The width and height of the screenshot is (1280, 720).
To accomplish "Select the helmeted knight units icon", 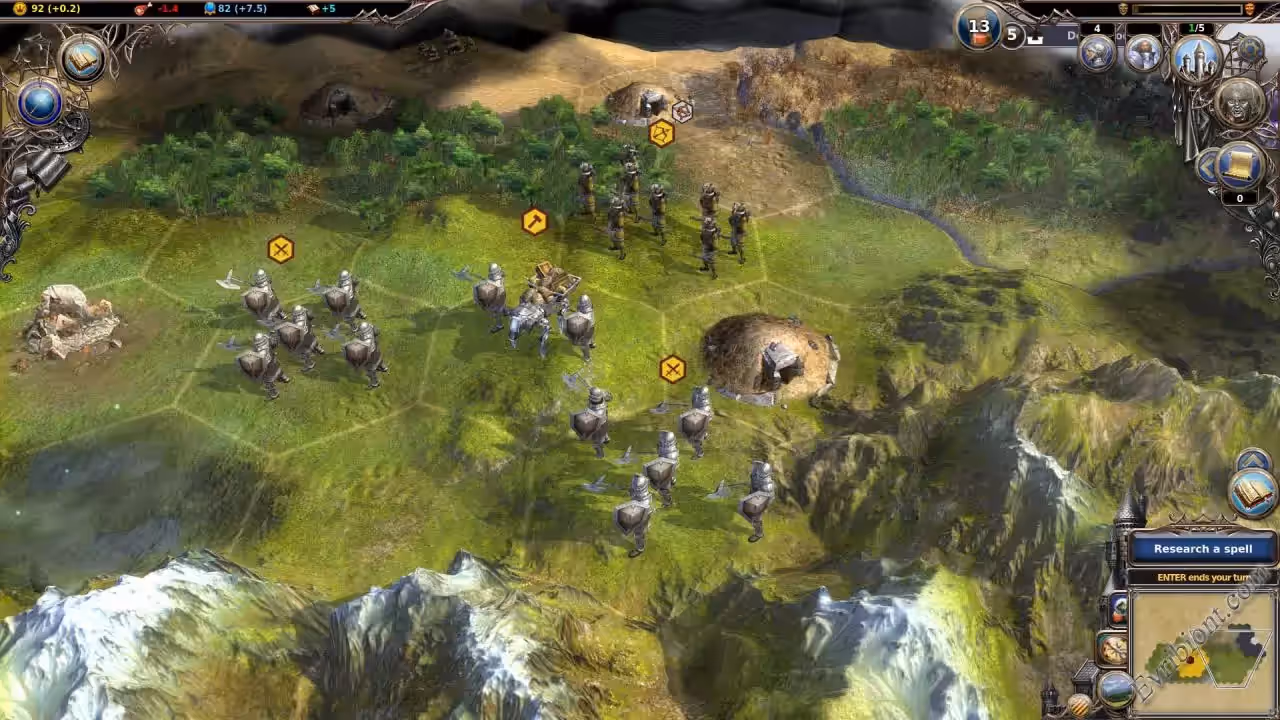I will click(x=1098, y=53).
